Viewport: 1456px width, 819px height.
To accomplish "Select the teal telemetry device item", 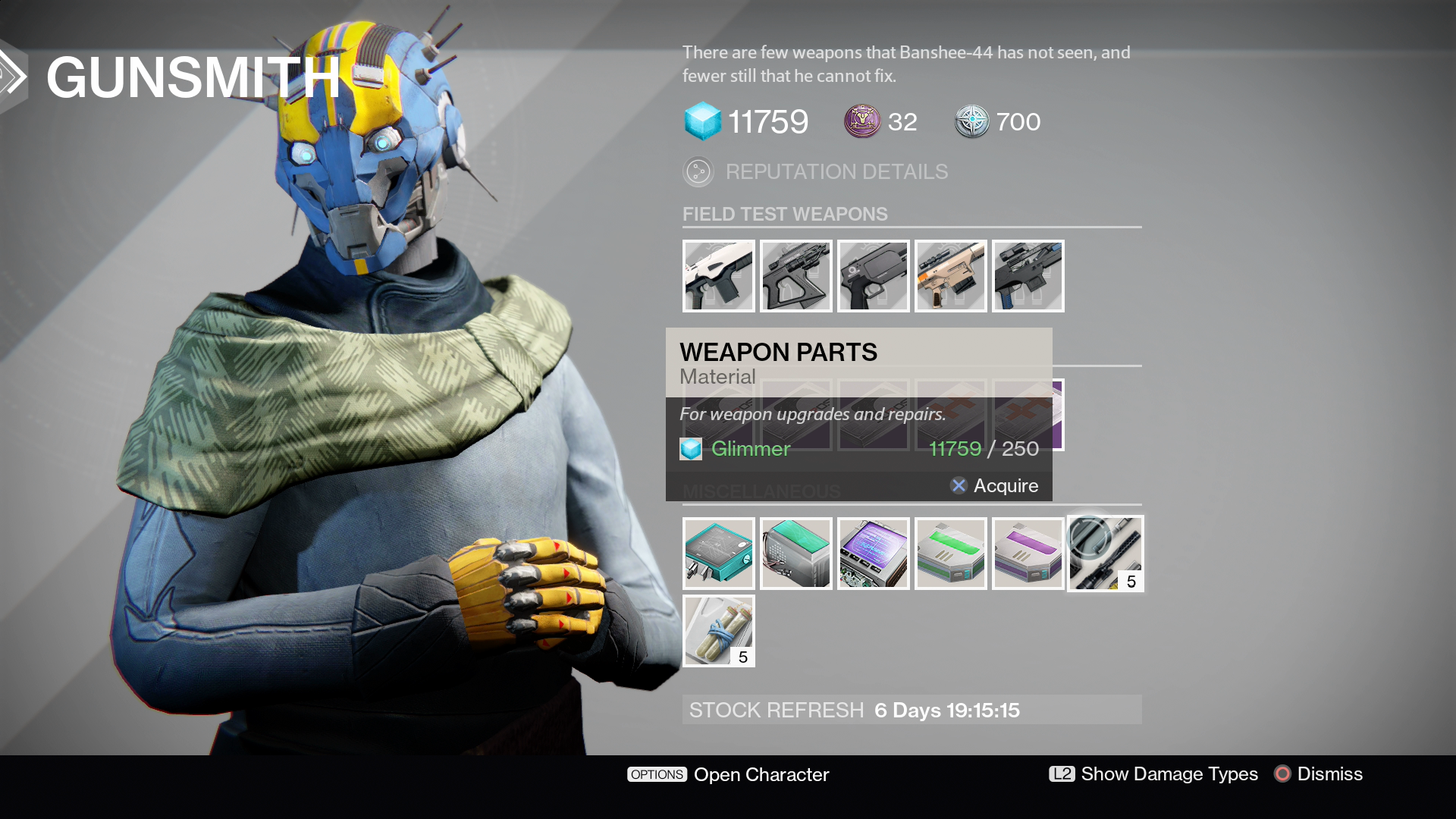I will [718, 554].
